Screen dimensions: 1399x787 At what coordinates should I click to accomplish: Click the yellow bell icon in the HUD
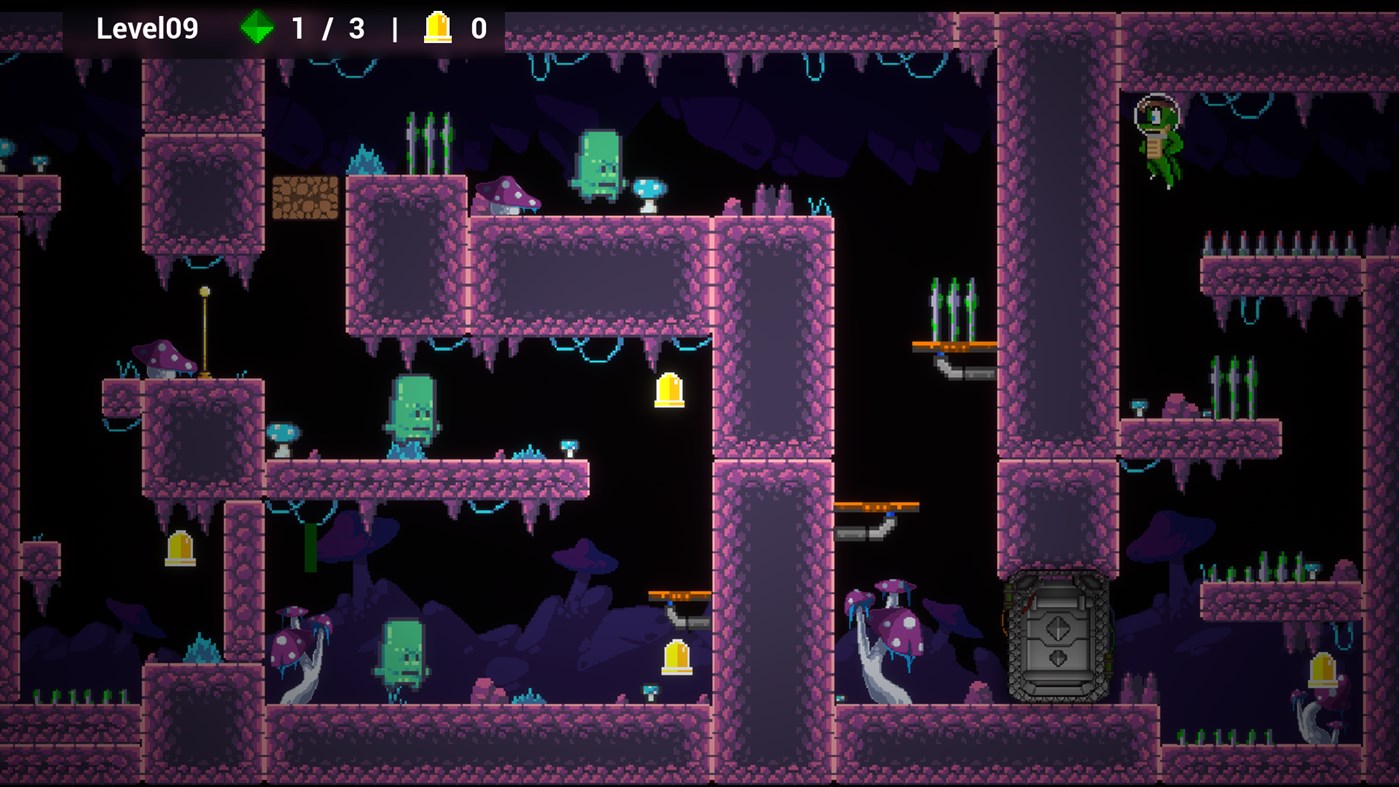(x=438, y=28)
